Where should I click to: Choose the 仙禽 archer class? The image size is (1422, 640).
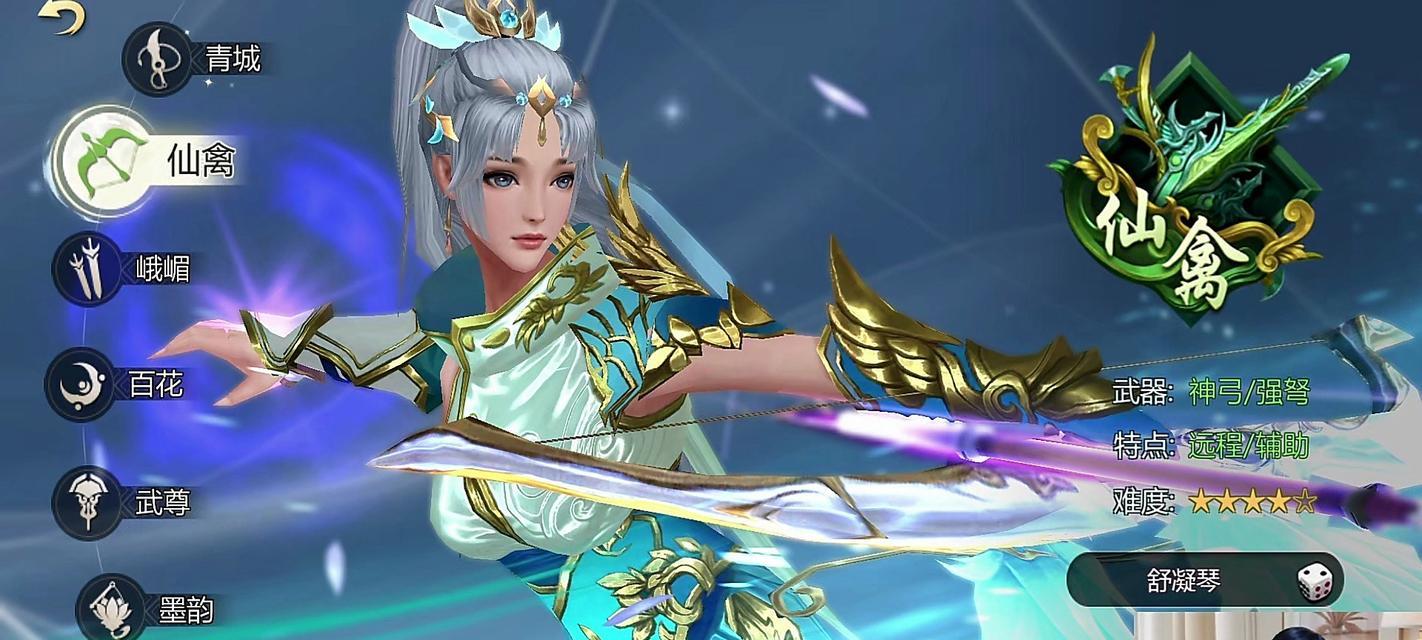102,161
